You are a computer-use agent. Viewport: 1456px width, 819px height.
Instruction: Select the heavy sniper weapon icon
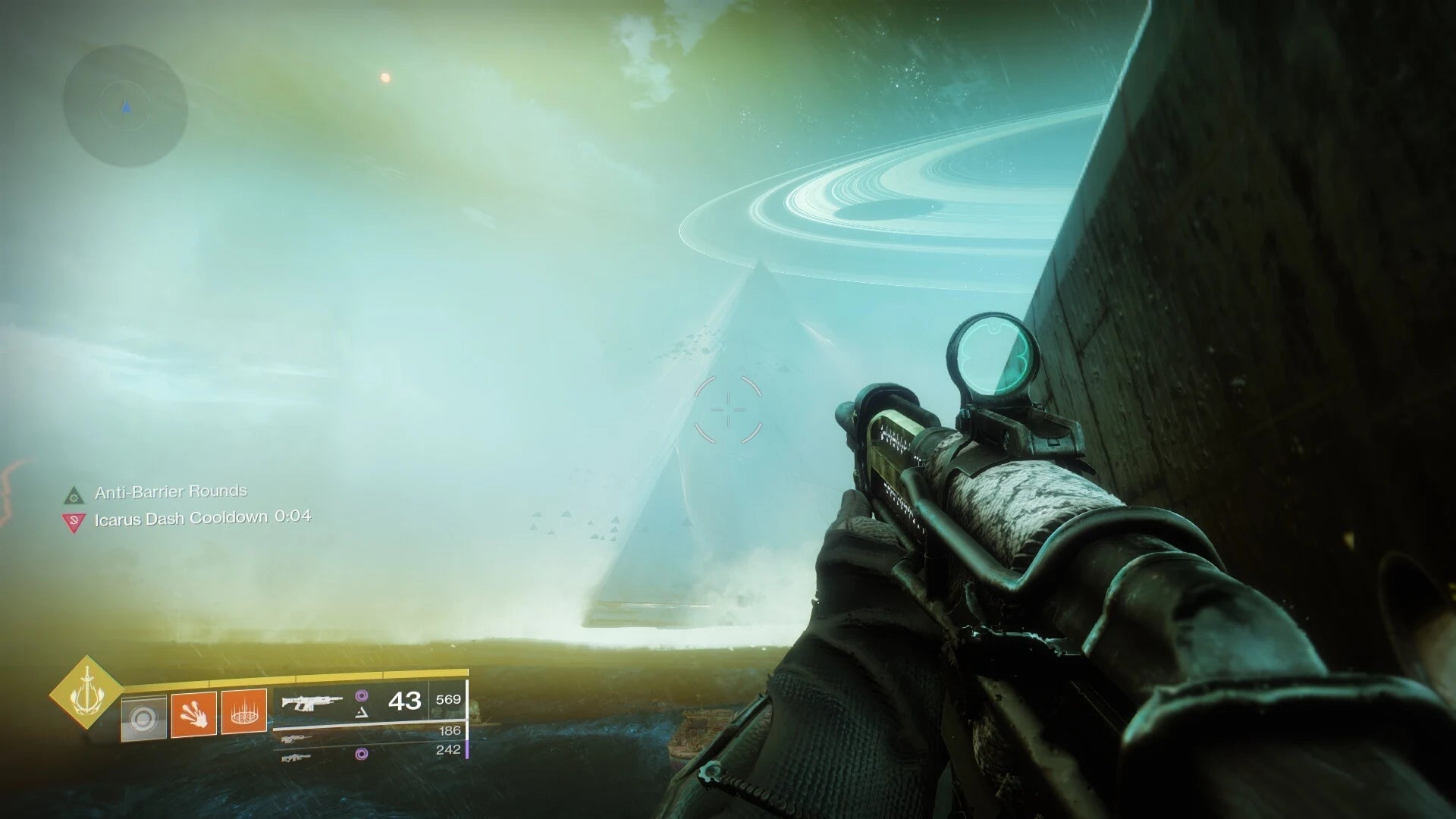(297, 758)
